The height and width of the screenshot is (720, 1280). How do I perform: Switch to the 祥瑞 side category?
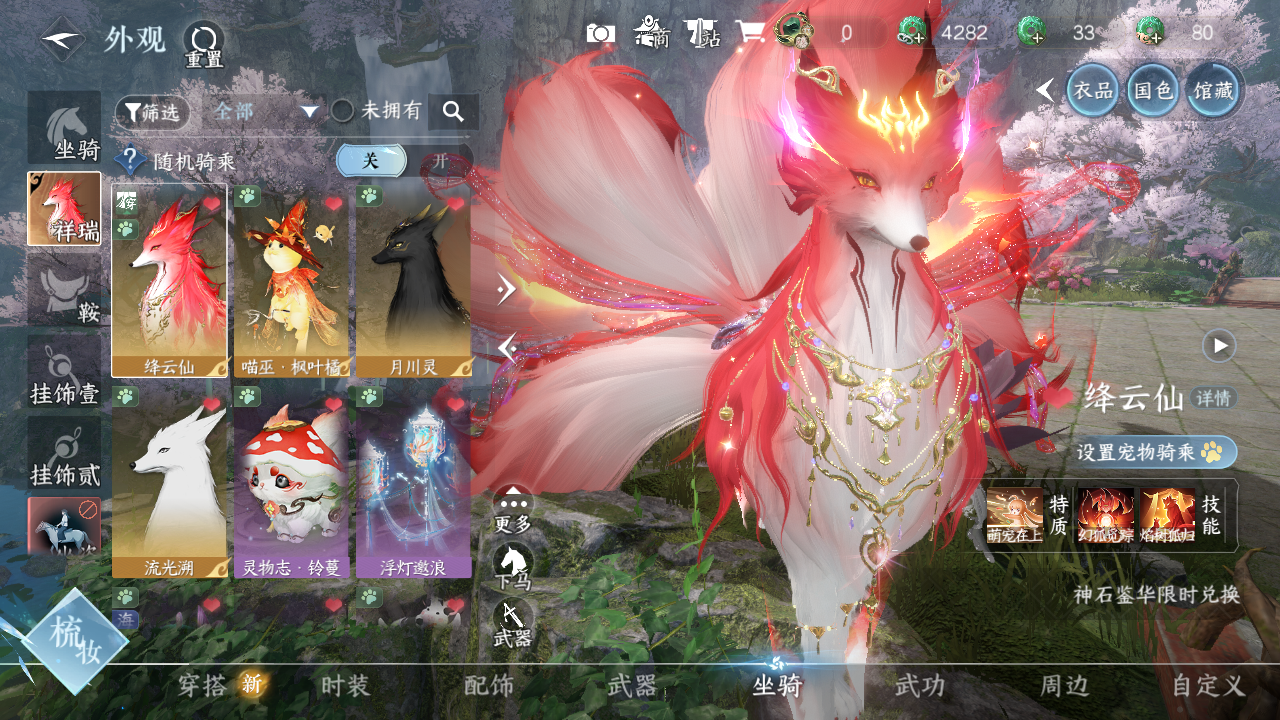pyautogui.click(x=64, y=209)
